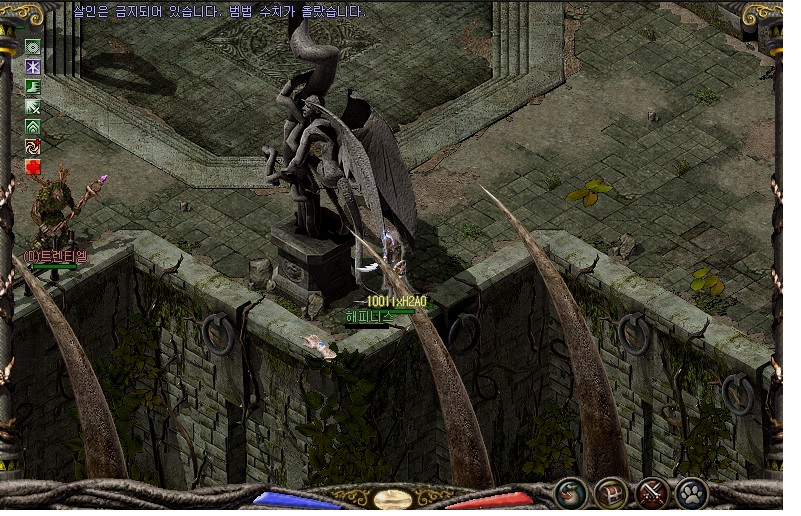Select the swirl with red cross icon
Screen dimensions: 801x516
pyautogui.click(x=33, y=147)
